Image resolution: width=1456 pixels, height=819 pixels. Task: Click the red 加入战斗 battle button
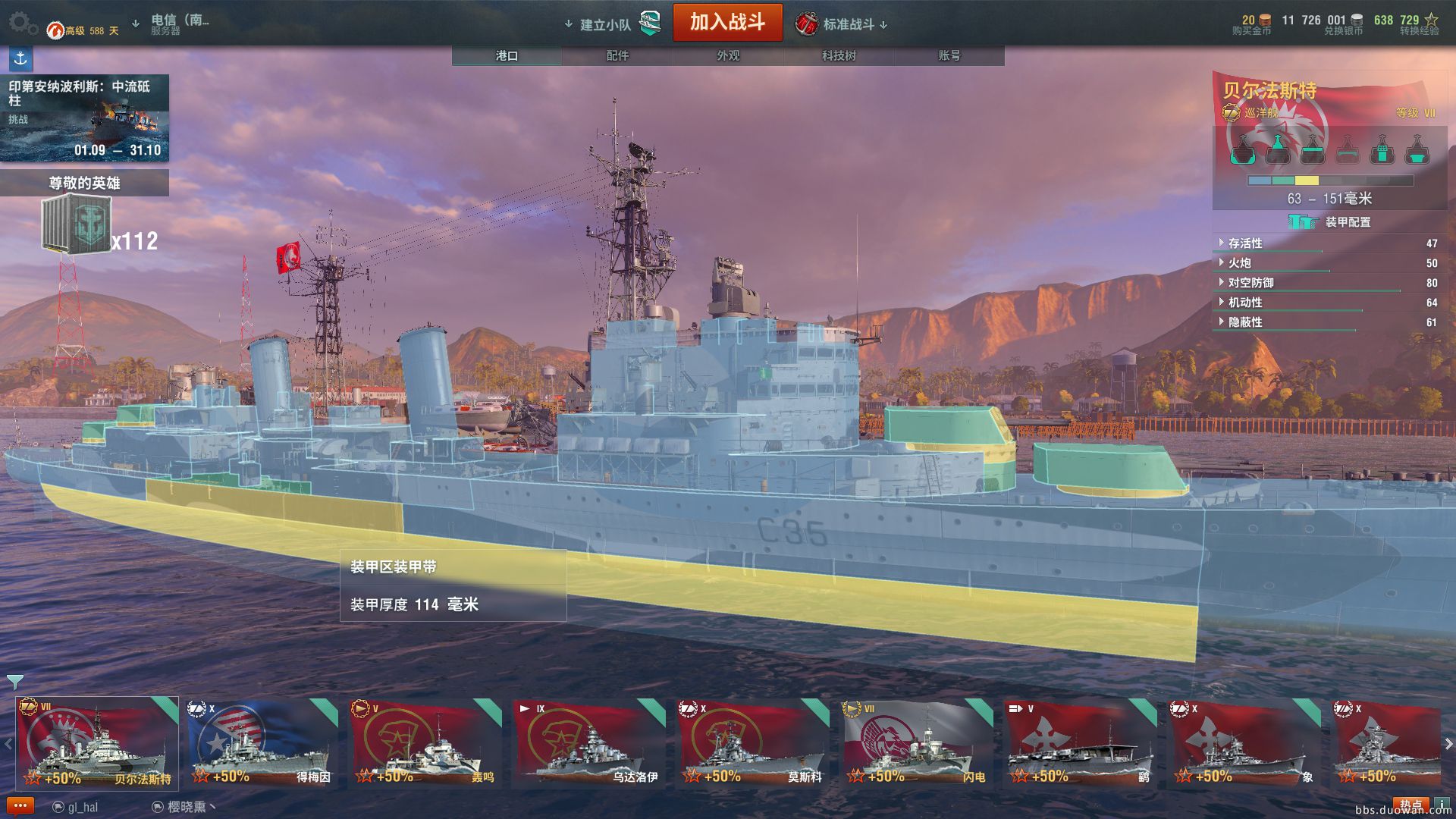[726, 23]
